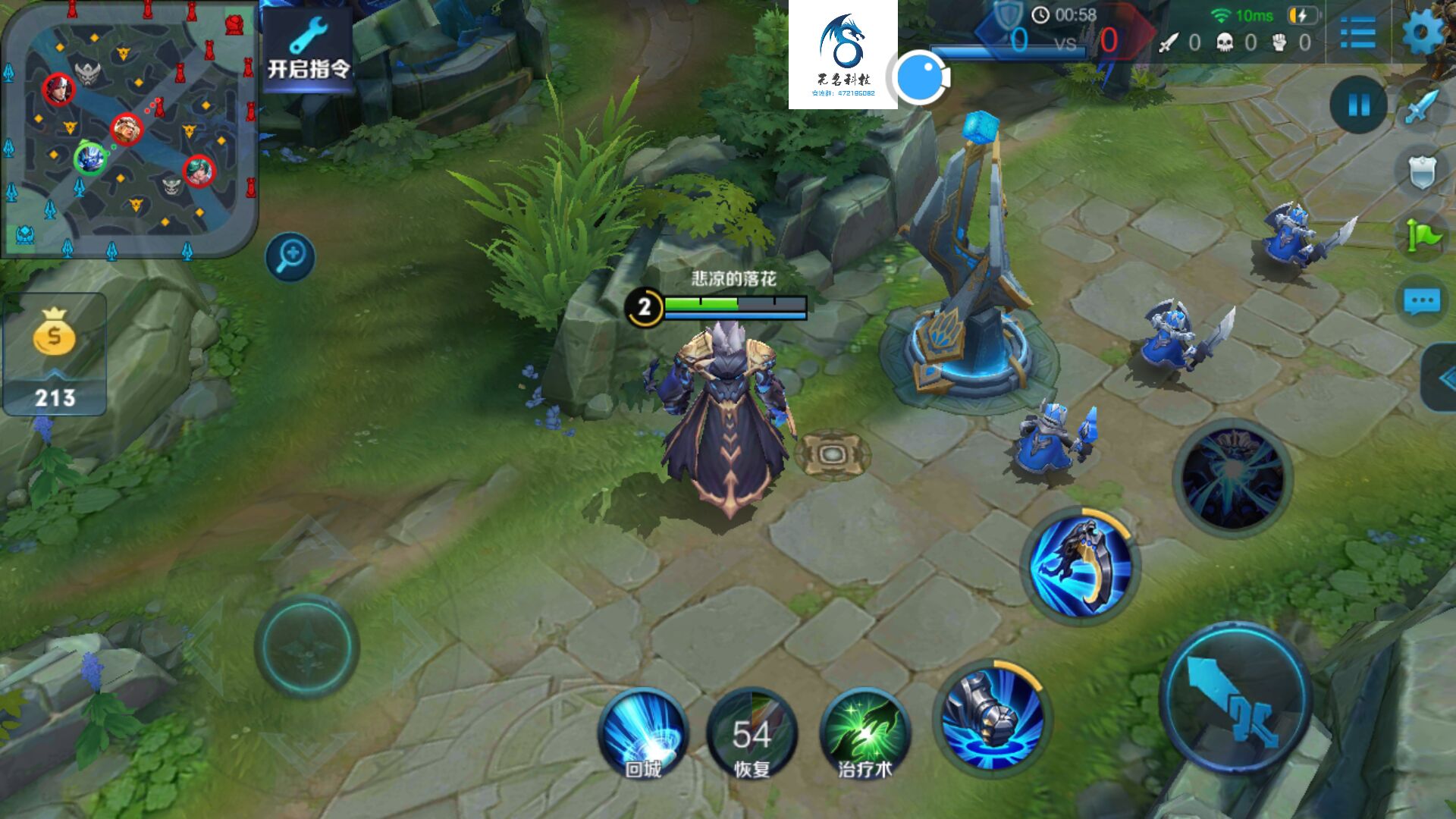Select the dark ultimate skill icon
The width and height of the screenshot is (1456, 819).
(1232, 478)
